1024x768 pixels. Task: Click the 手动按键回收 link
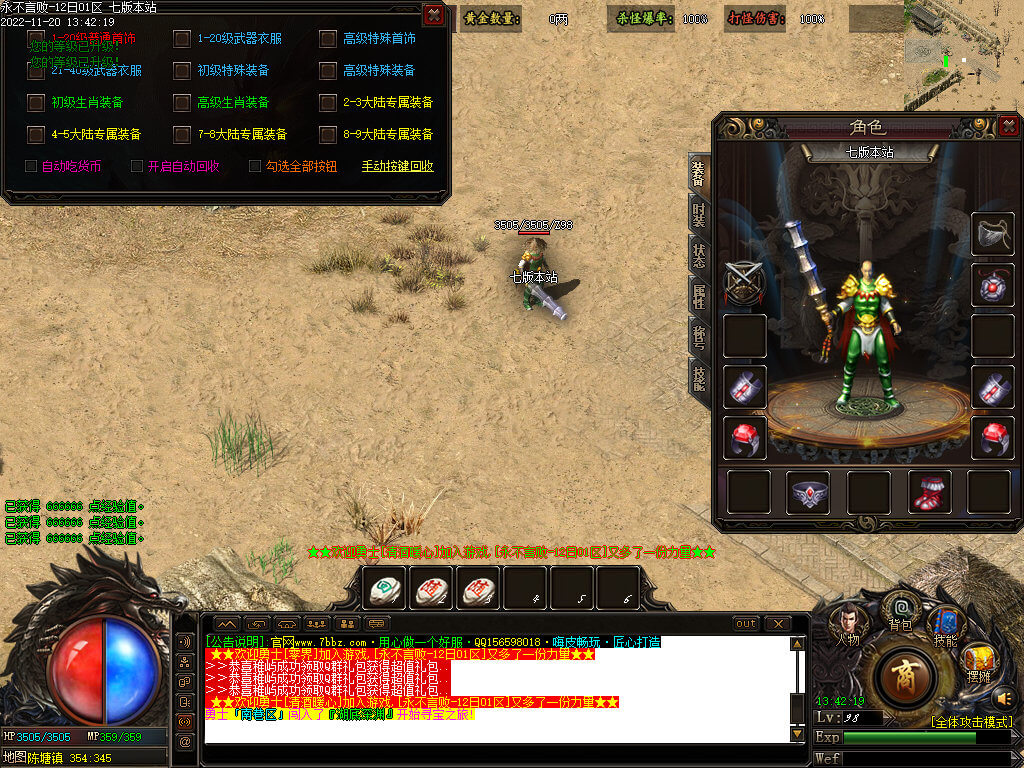[397, 167]
